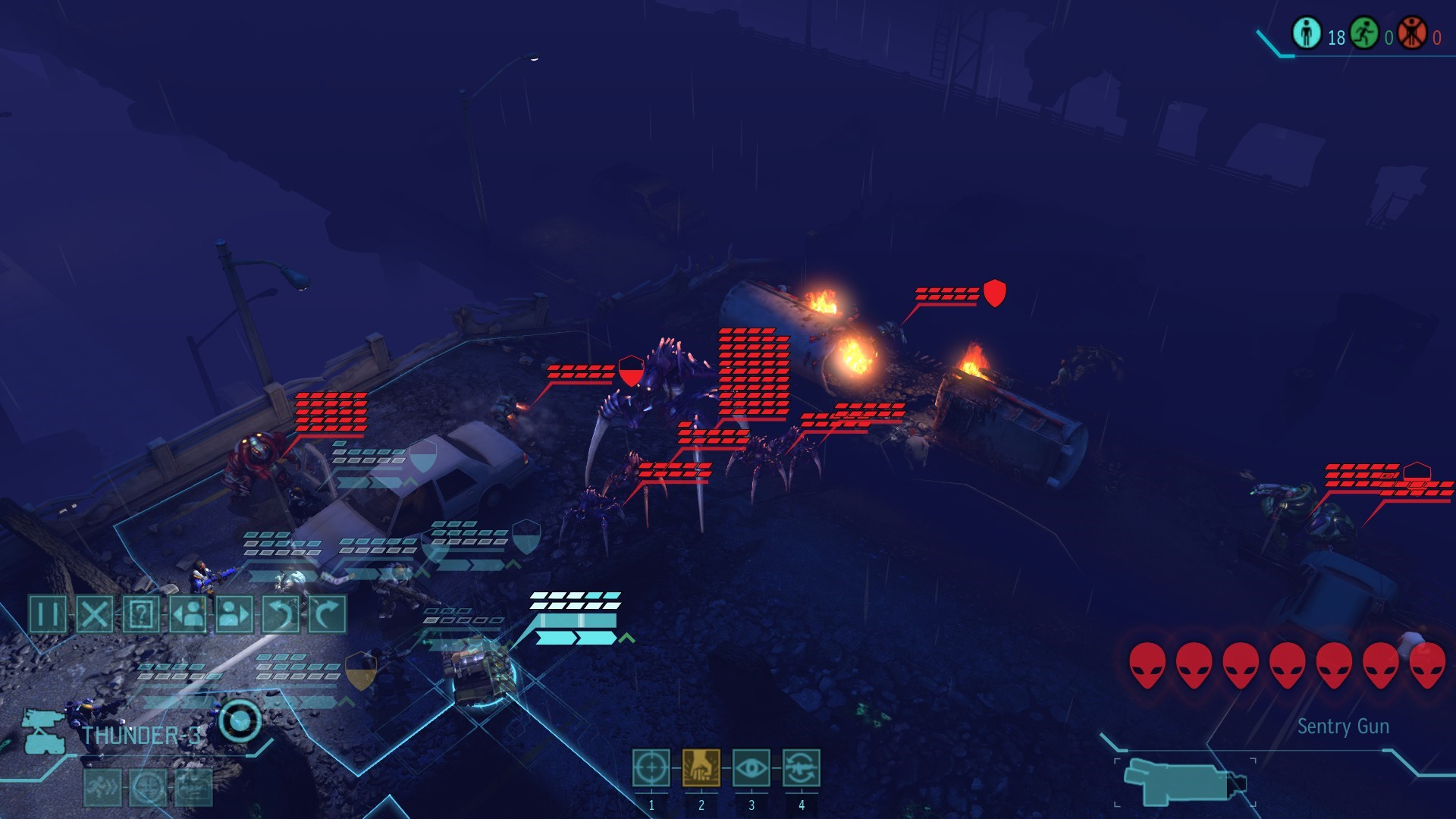Rotate the camera counter-clockwise
Screen dimensions: 1456x819
(281, 613)
